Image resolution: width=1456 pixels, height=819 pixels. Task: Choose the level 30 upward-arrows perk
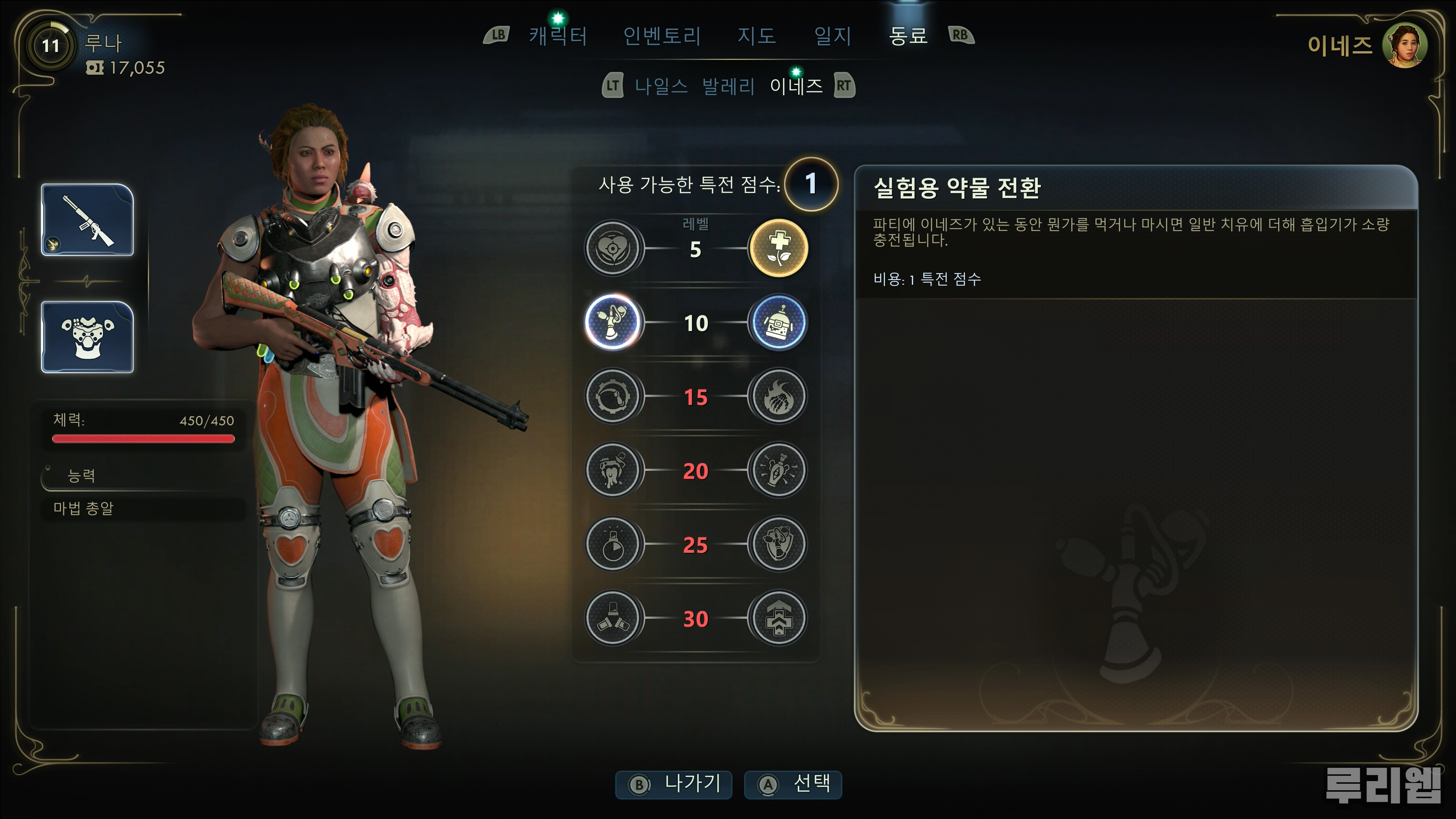778,618
